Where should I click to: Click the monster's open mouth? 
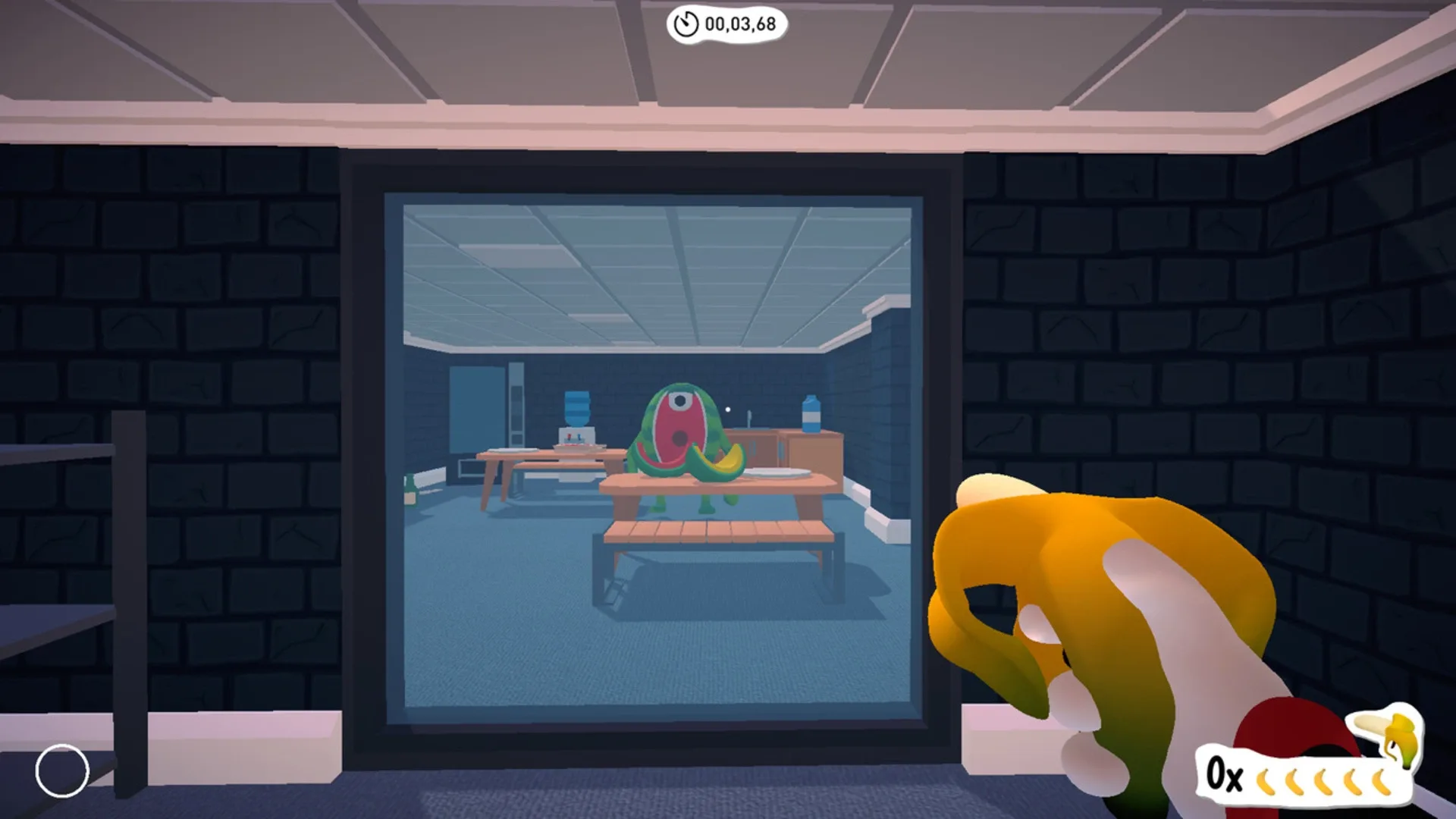point(678,438)
